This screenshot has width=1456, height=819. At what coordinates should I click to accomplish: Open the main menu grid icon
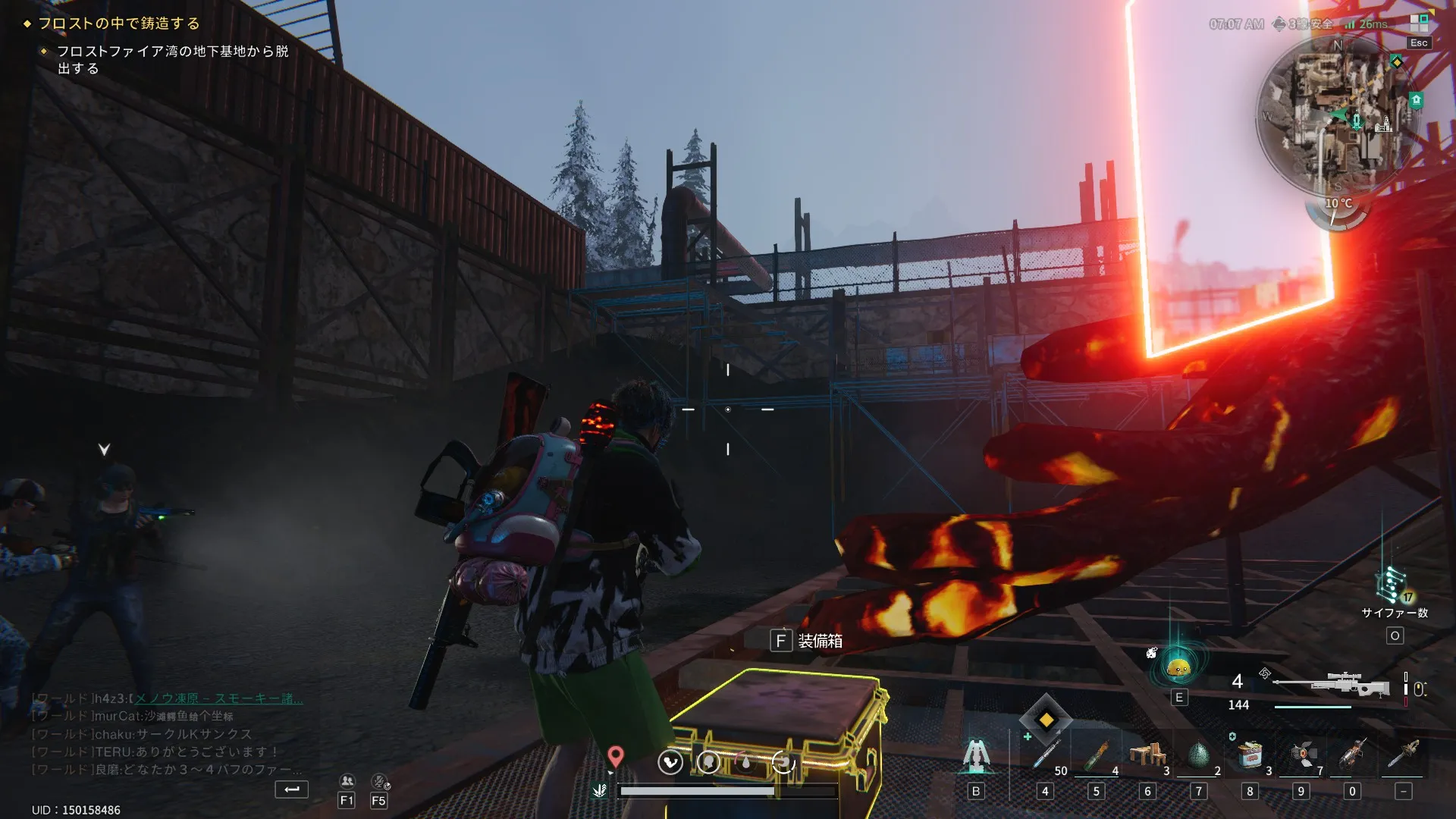(x=1418, y=23)
